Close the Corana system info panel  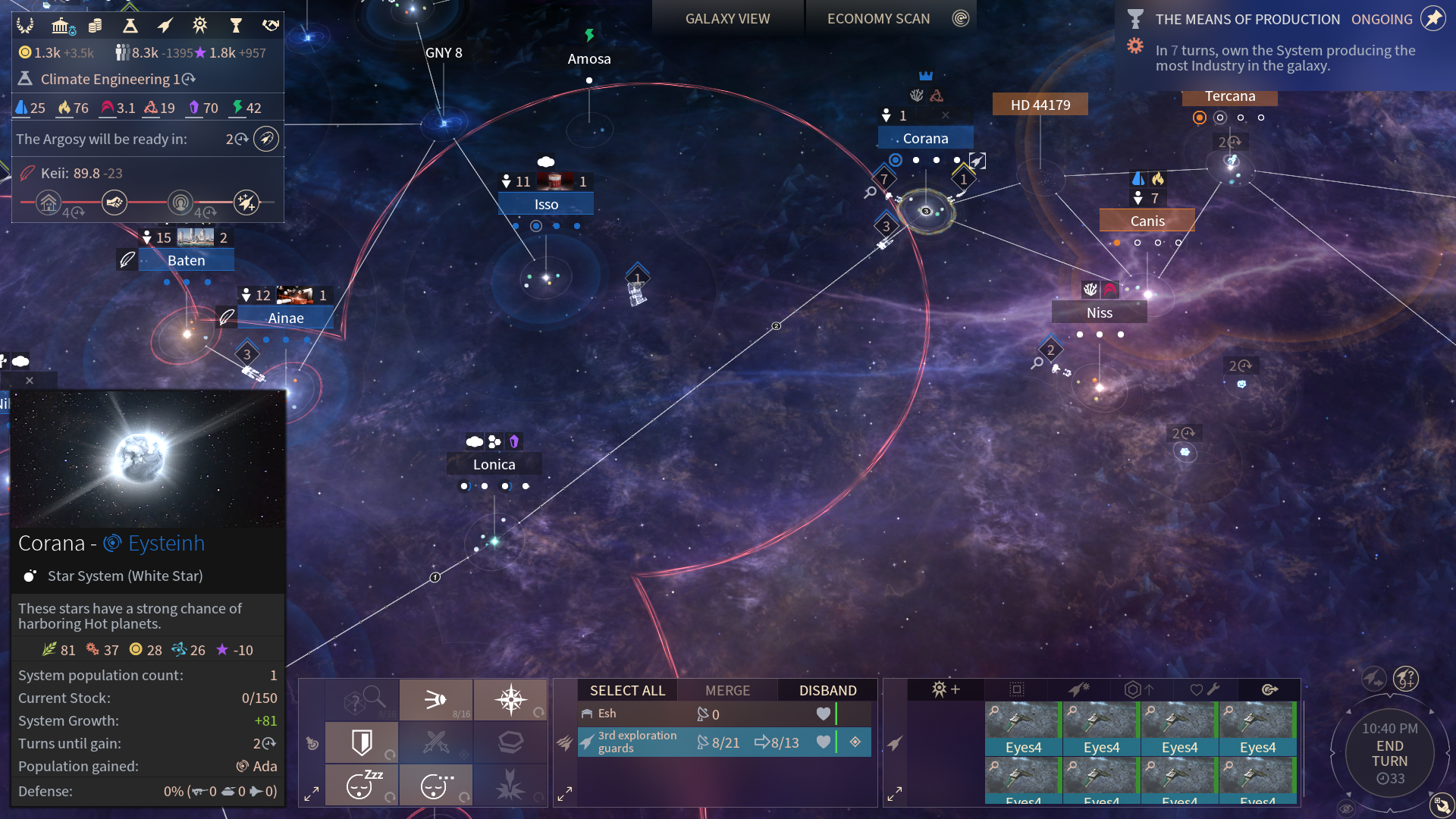(x=30, y=381)
